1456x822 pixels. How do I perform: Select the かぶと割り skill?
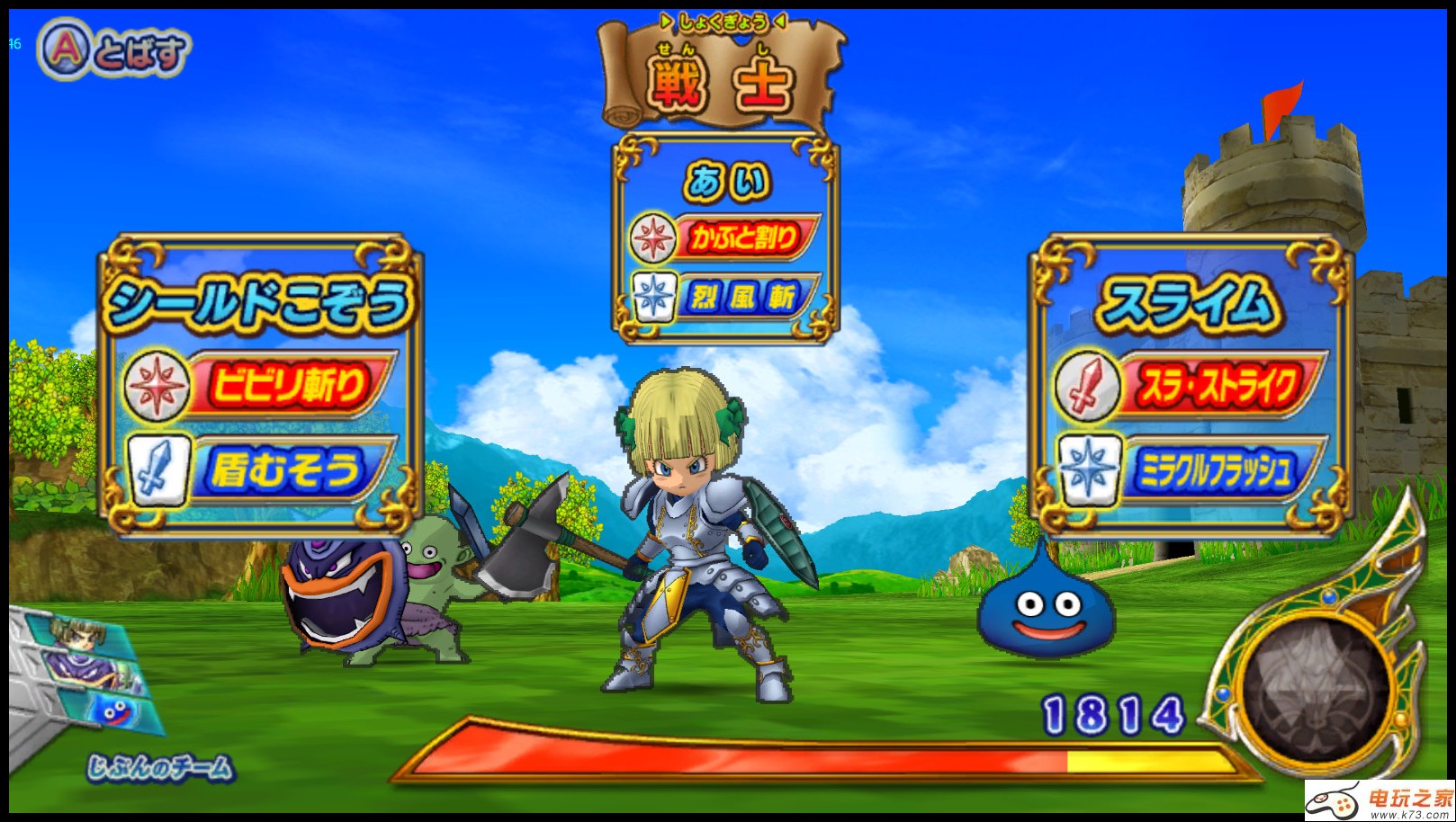tap(743, 238)
